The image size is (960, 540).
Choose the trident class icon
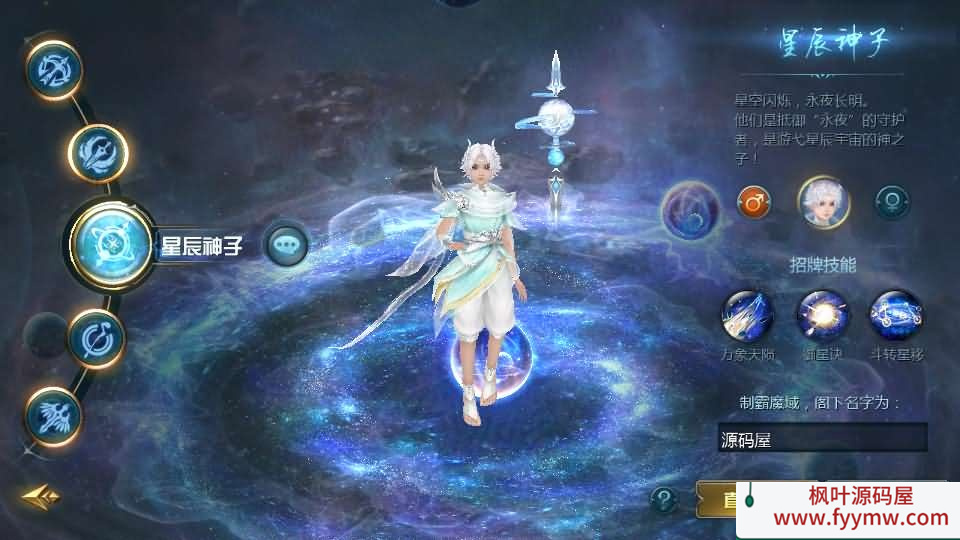98,153
